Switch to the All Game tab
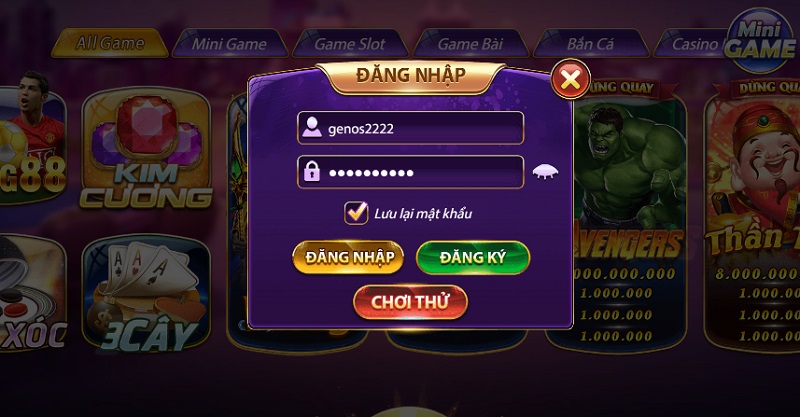Screen dimensions: 800x417 108,44
